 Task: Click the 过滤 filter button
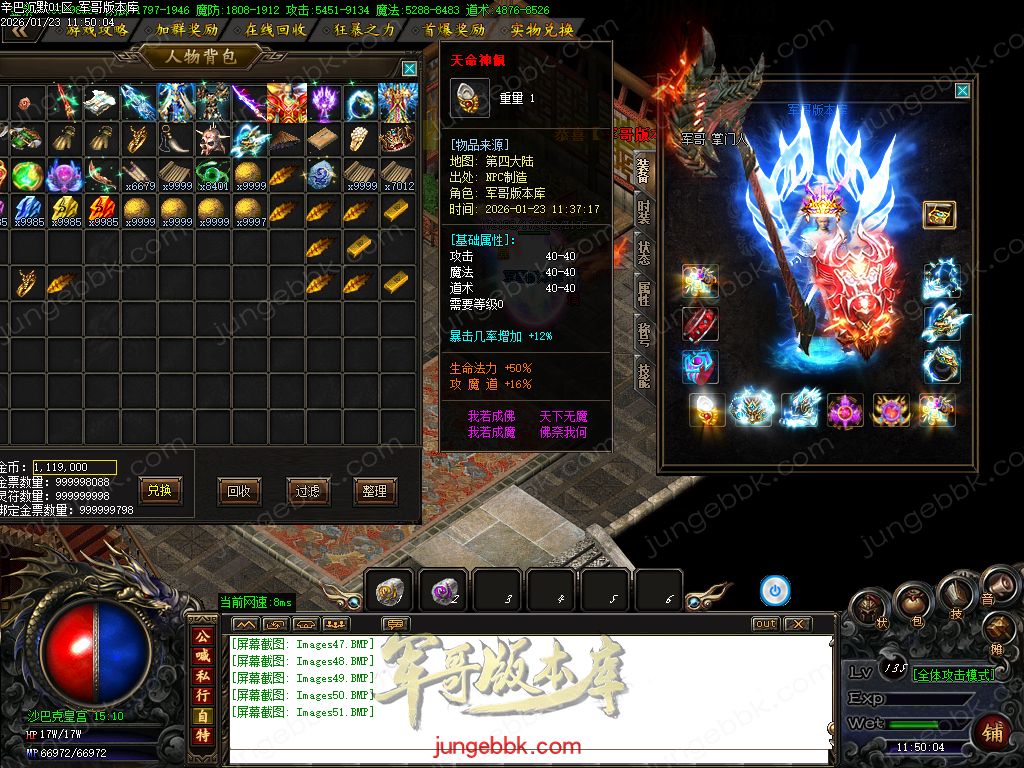[x=307, y=491]
